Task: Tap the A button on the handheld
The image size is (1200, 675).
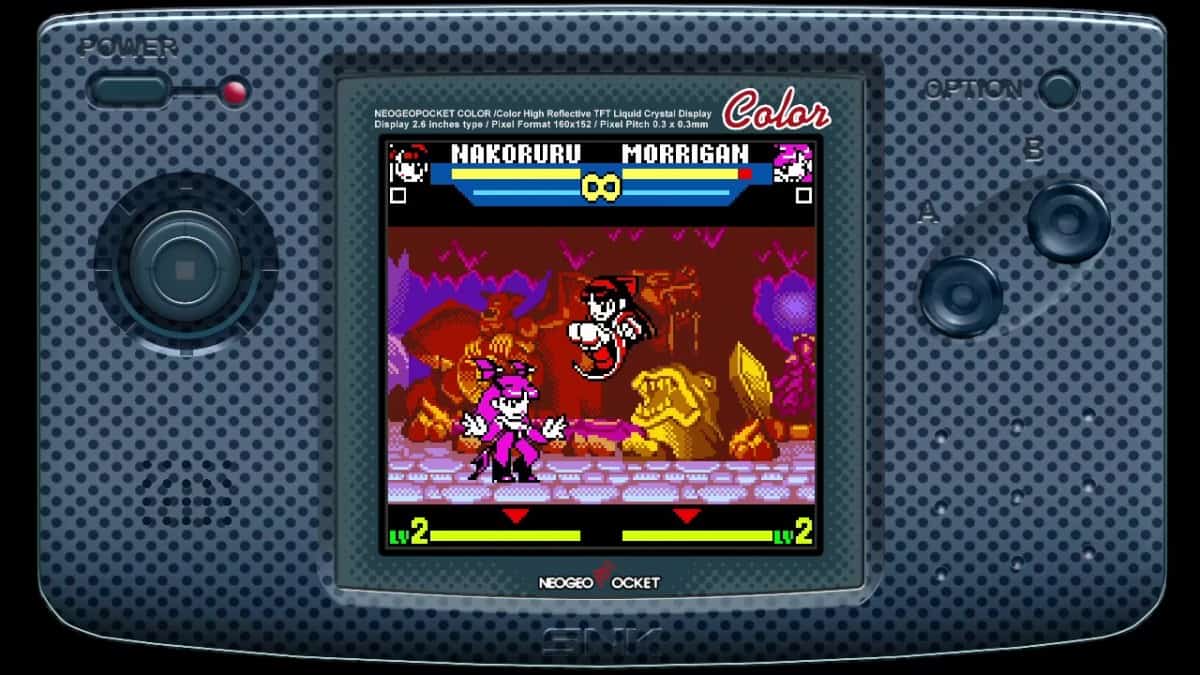Action: [961, 296]
